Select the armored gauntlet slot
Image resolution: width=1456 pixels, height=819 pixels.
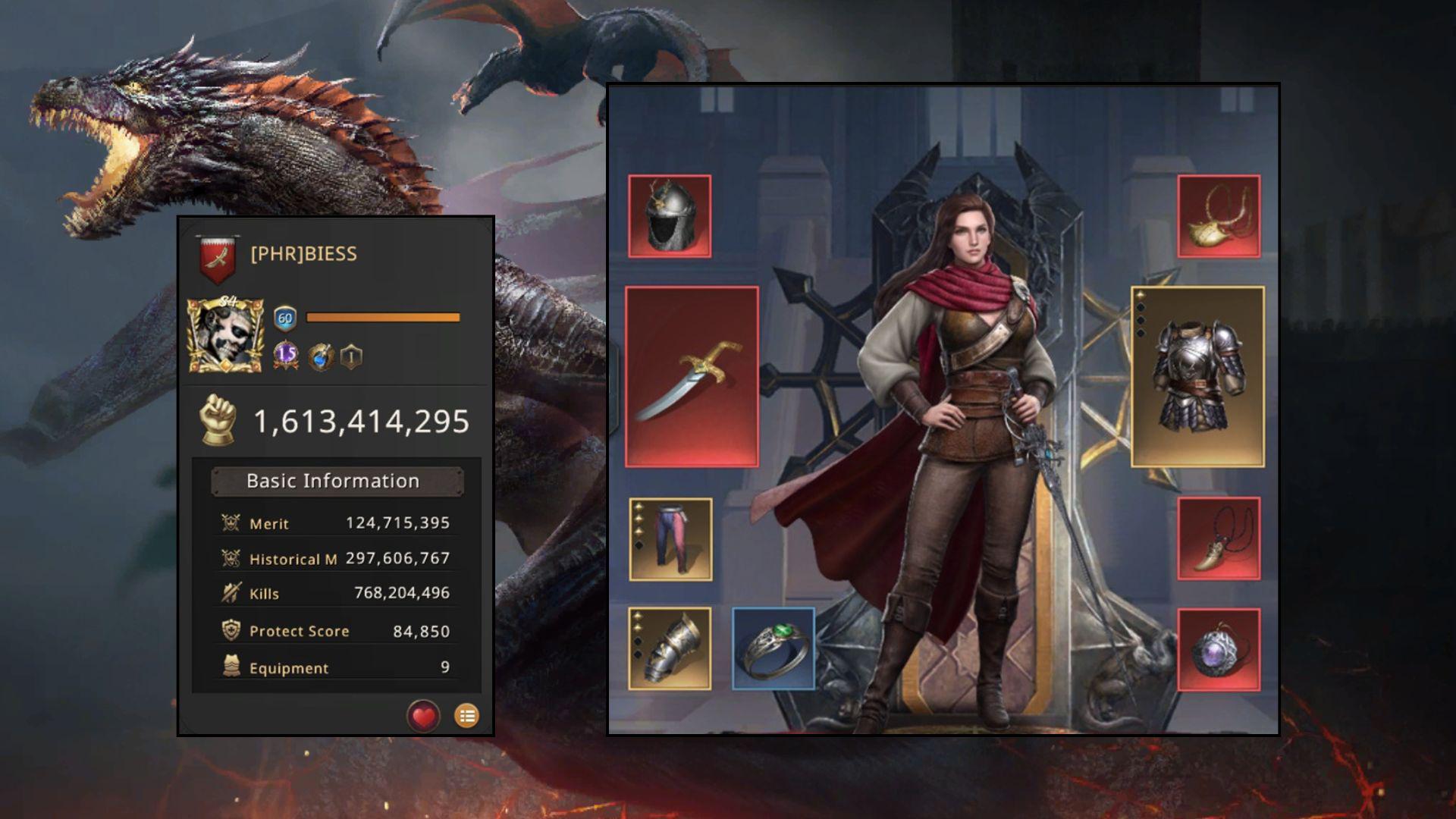[670, 649]
